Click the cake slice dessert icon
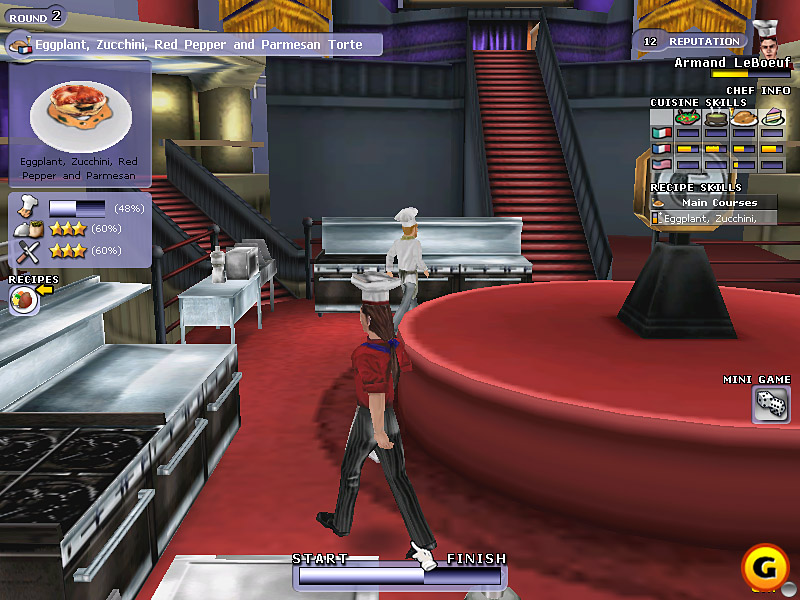The height and width of the screenshot is (600, 800). [771, 118]
